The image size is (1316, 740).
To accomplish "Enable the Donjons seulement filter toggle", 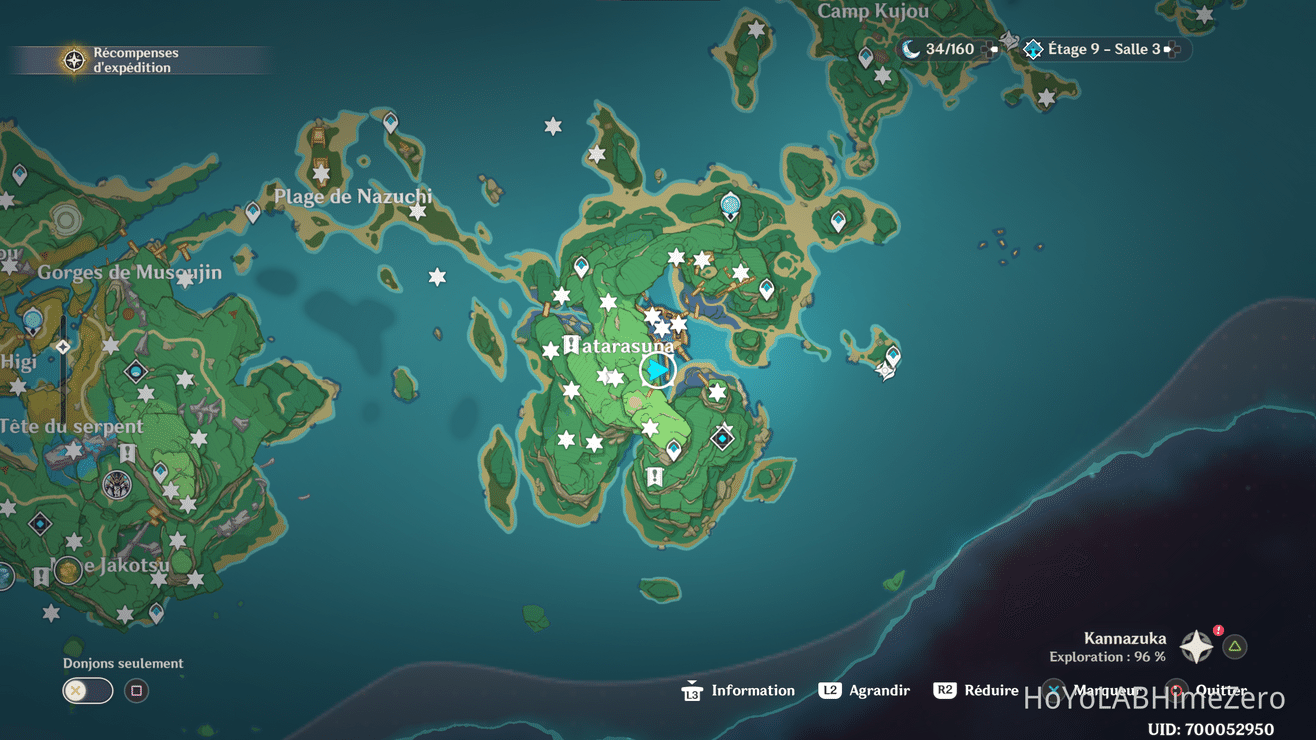I will [87, 690].
